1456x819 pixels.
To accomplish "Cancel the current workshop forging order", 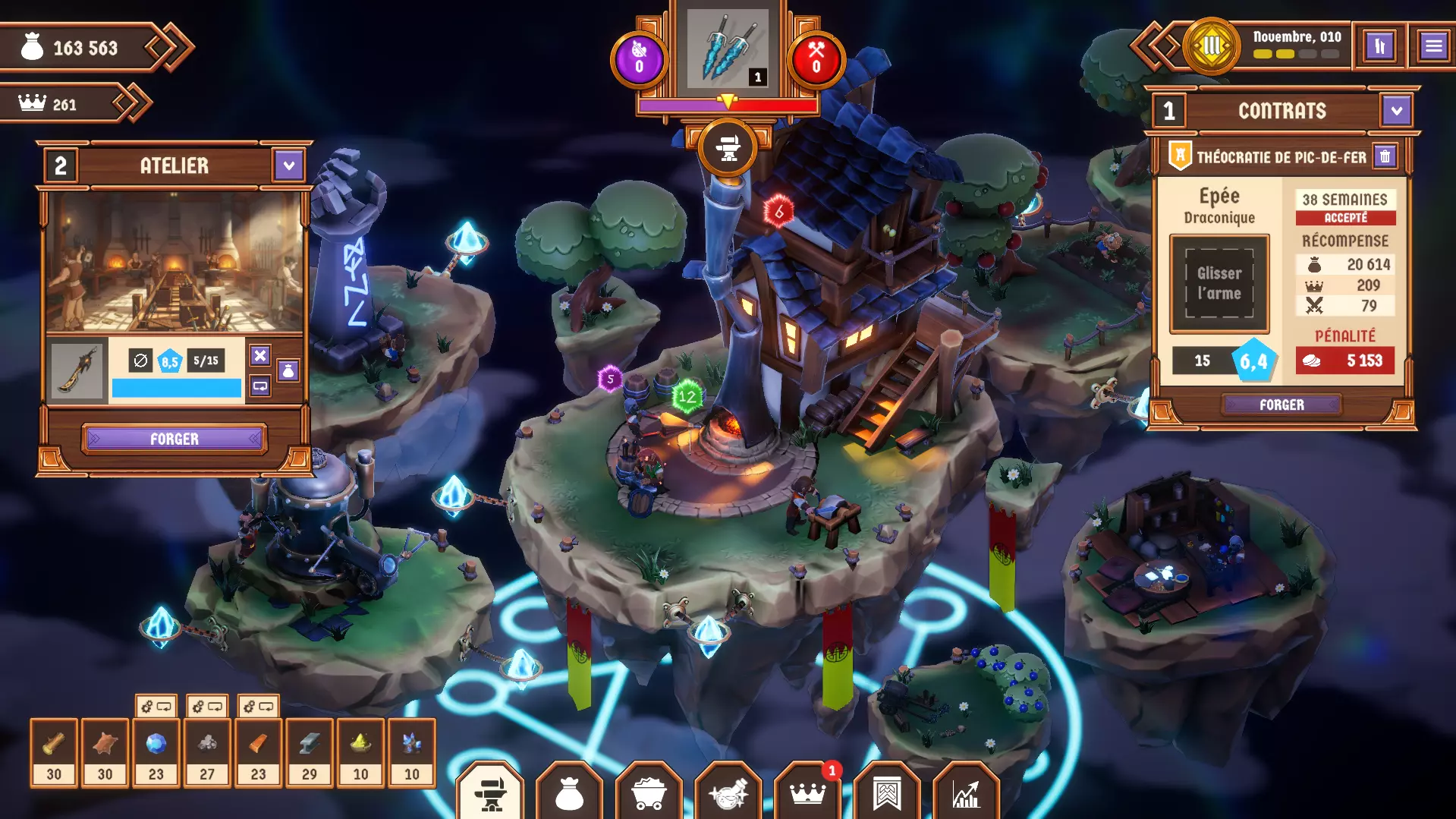I will pyautogui.click(x=260, y=355).
